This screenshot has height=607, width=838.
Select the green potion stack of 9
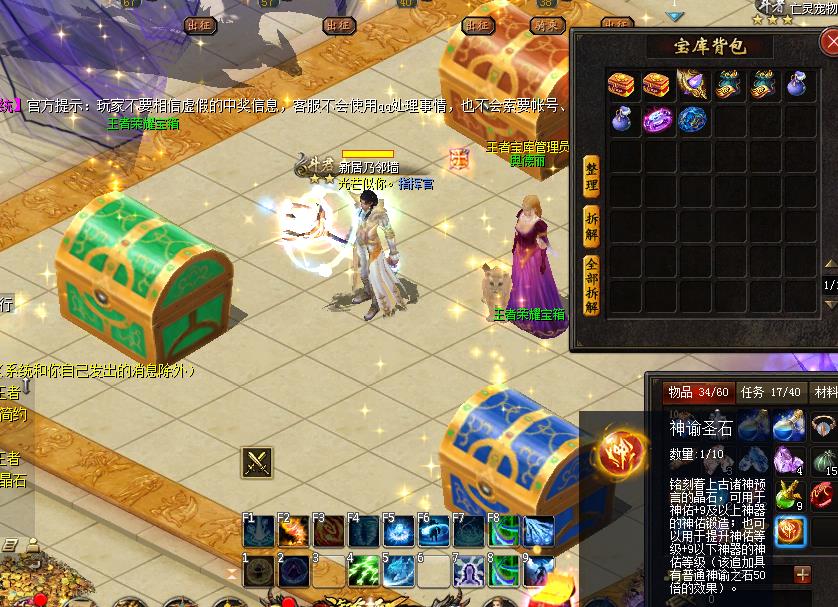coord(790,495)
